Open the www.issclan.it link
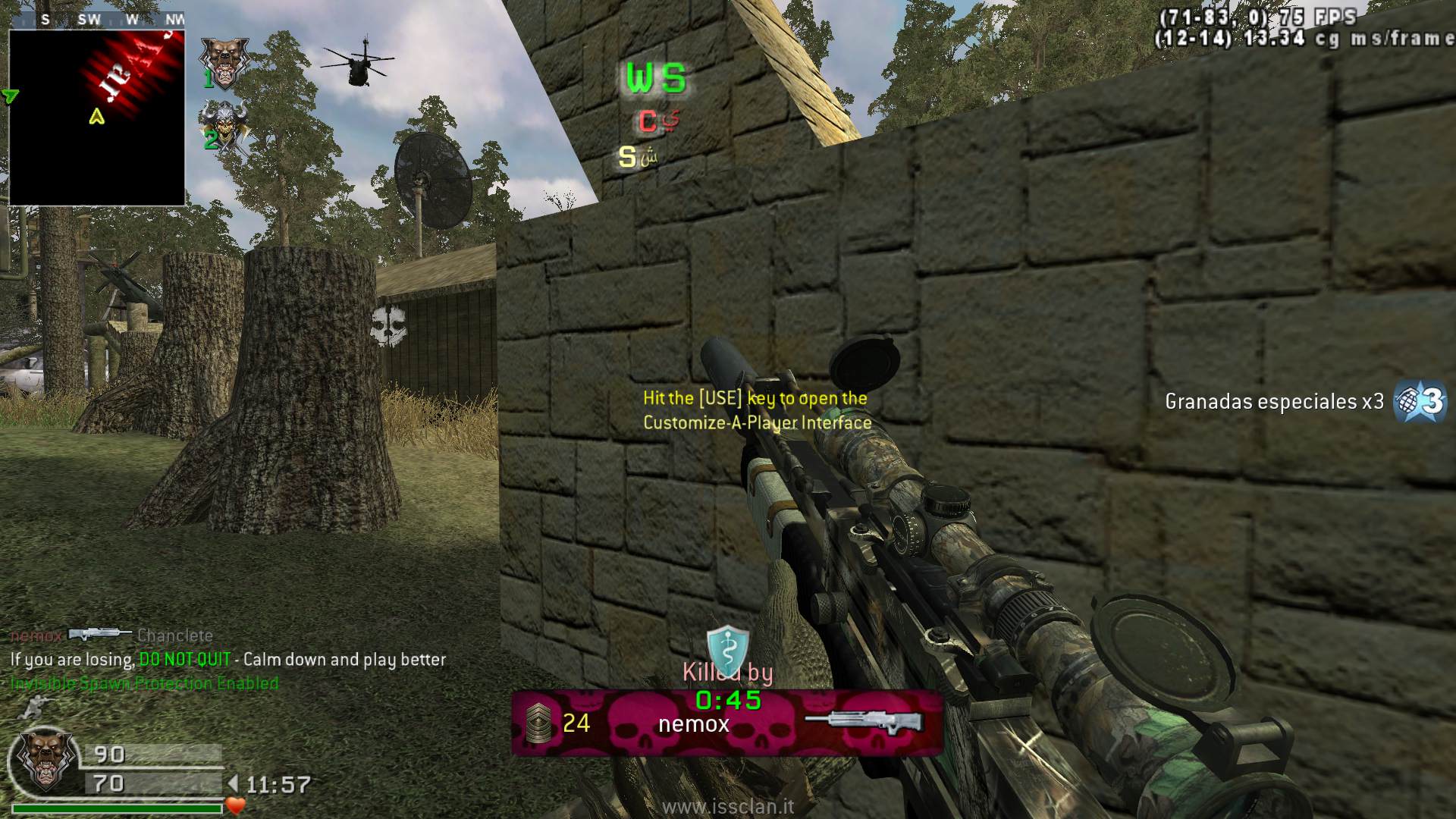 tap(728, 806)
